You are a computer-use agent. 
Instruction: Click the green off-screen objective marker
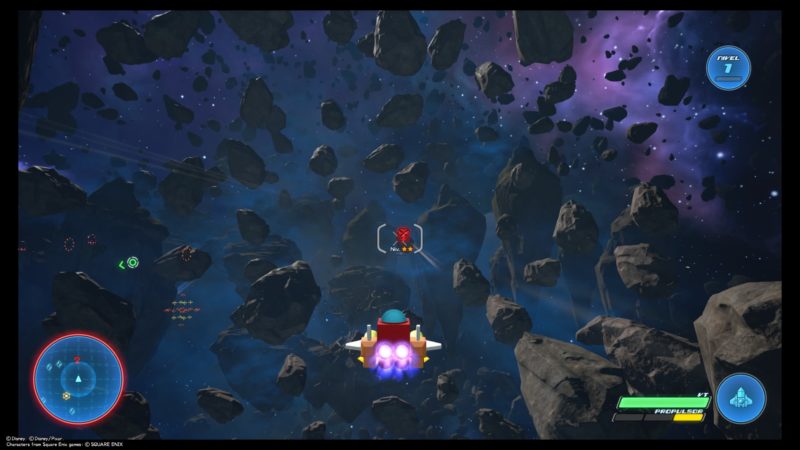tap(131, 263)
